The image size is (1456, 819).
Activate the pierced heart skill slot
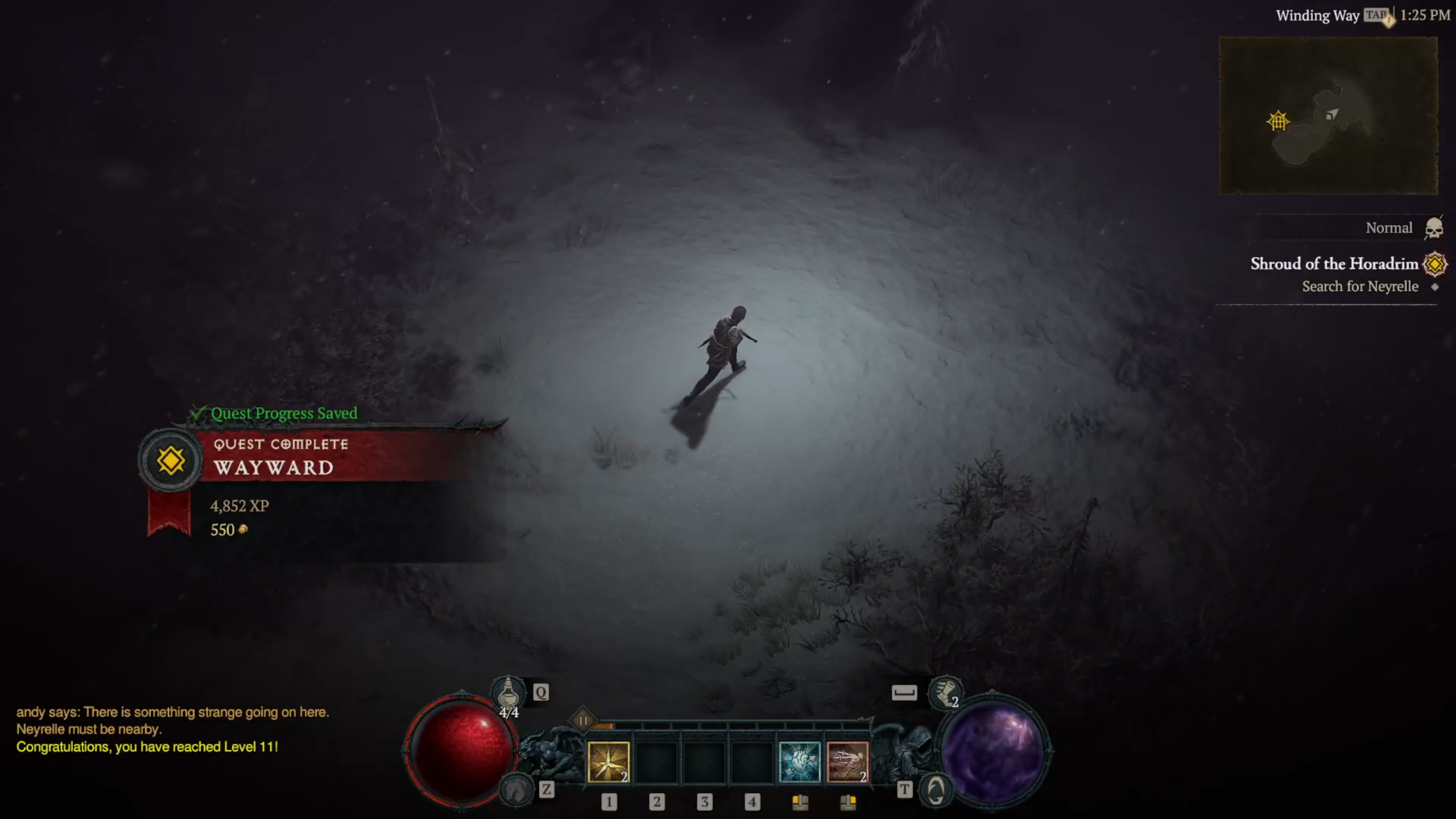(799, 762)
